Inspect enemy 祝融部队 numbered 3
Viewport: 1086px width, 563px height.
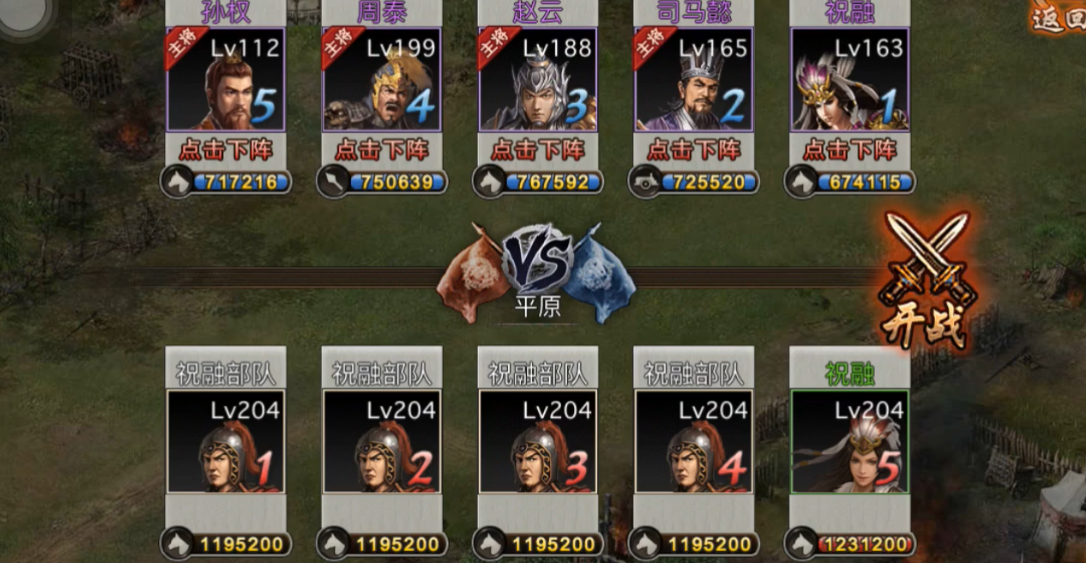538,441
